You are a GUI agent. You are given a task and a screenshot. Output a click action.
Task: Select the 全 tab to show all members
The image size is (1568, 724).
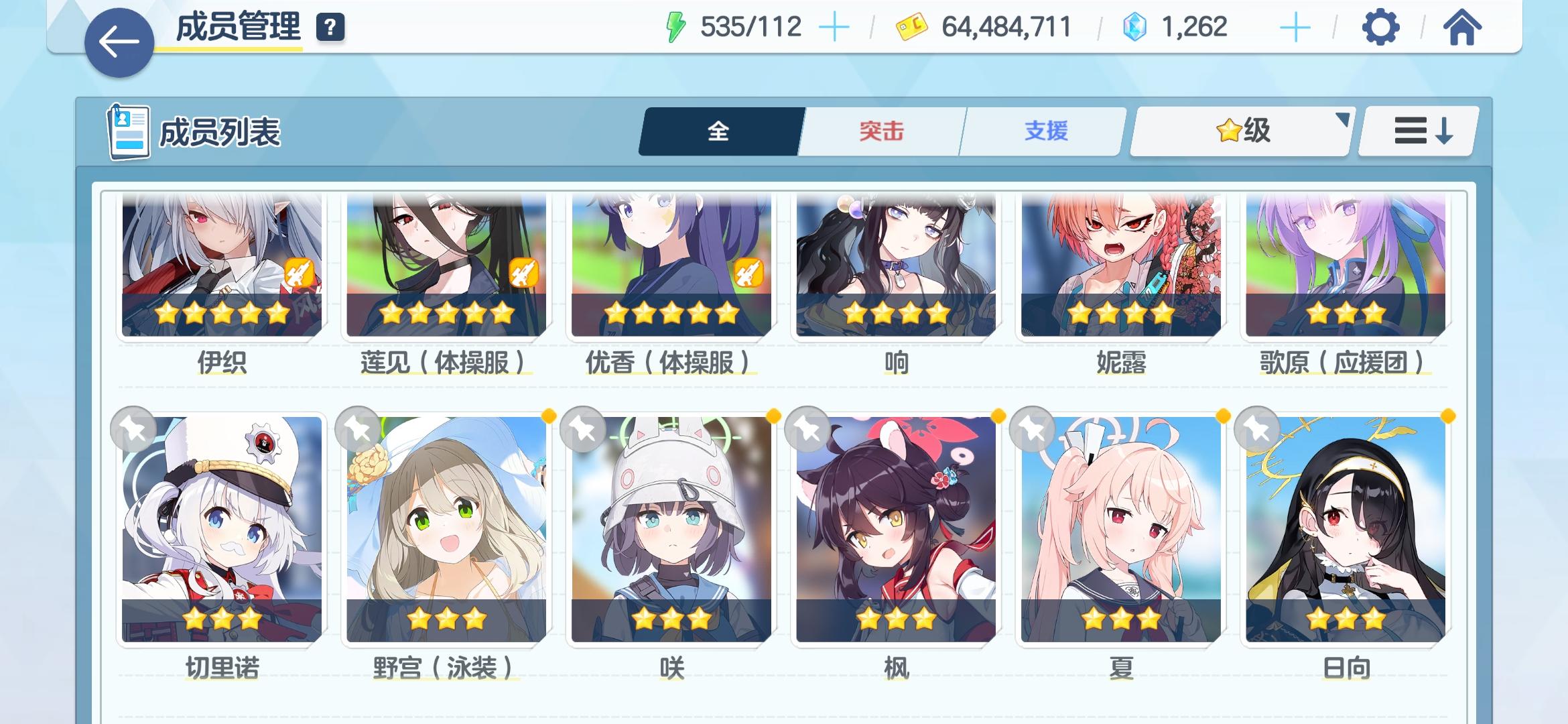click(x=718, y=131)
